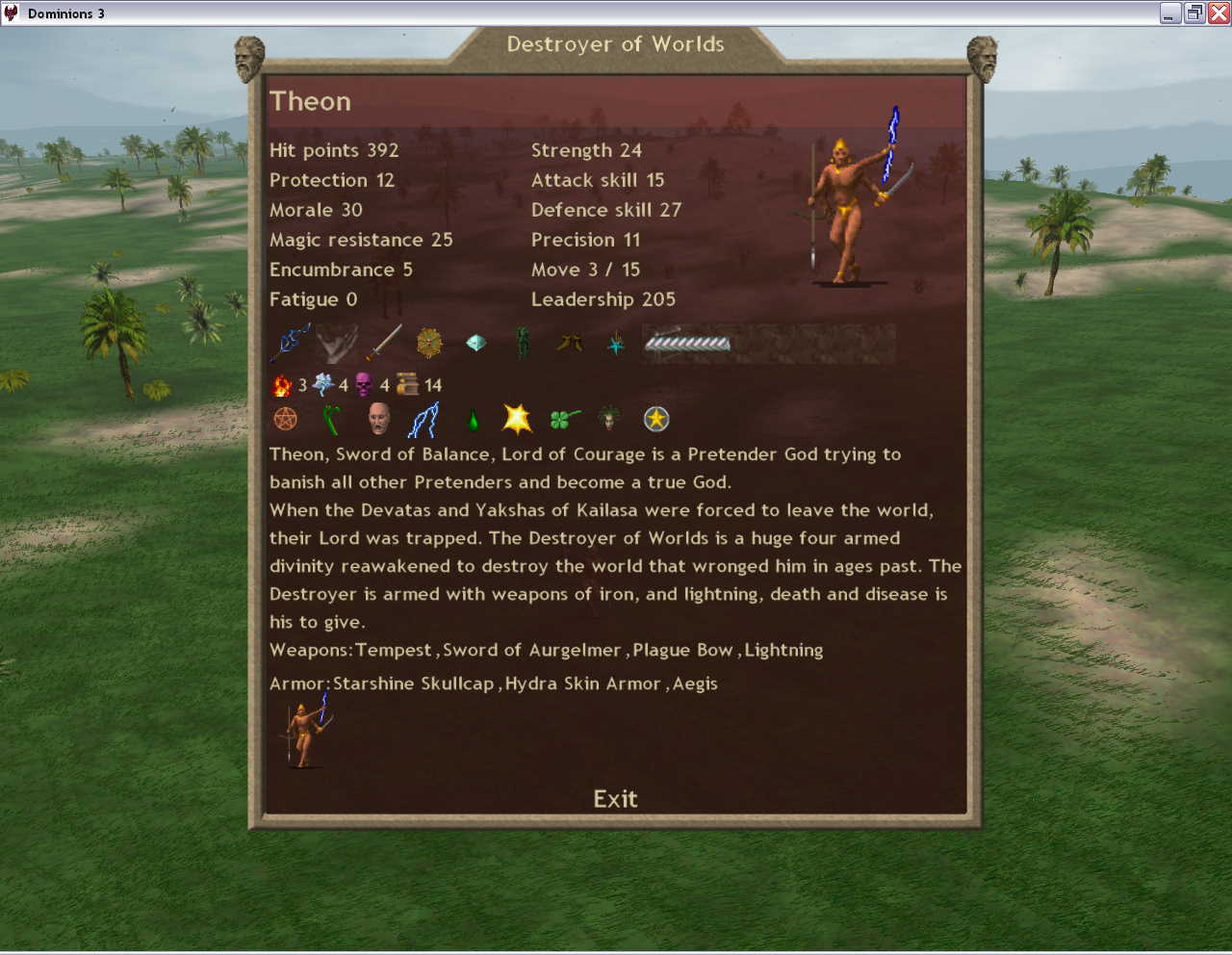The image size is (1232, 955).
Task: Click the stacked books research icon
Action: coord(408,385)
